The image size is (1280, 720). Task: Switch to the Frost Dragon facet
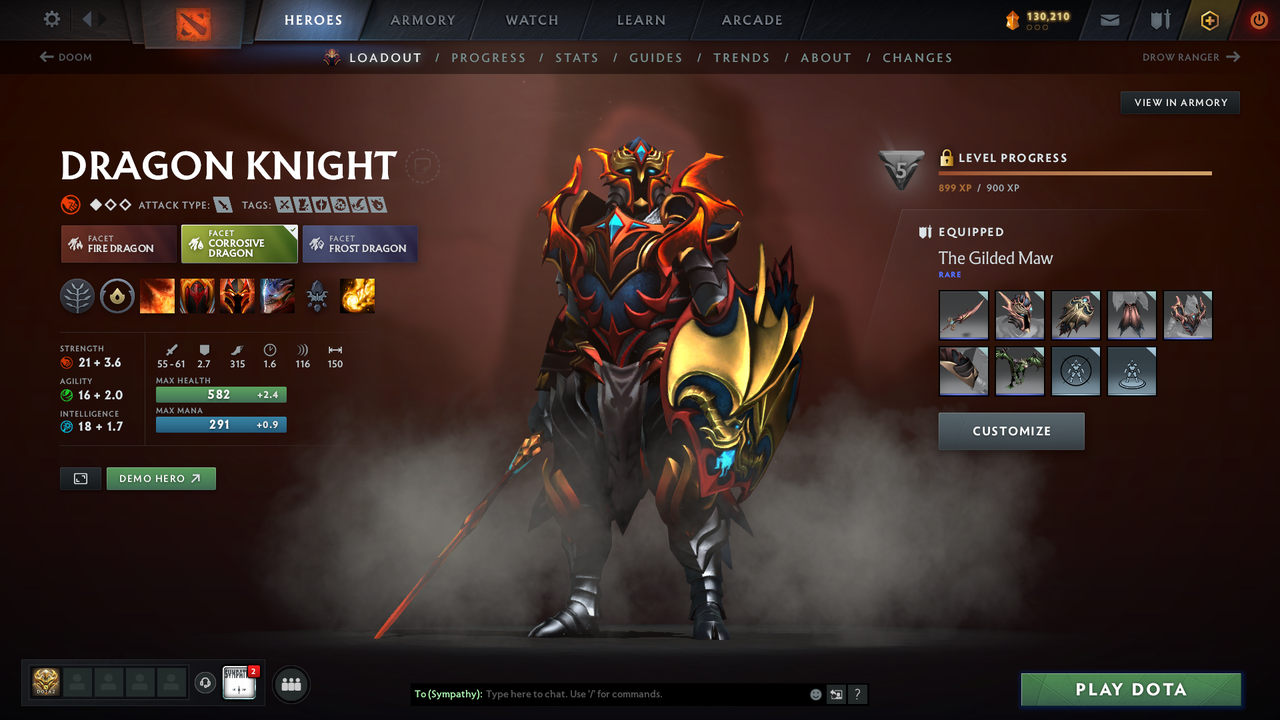359,244
